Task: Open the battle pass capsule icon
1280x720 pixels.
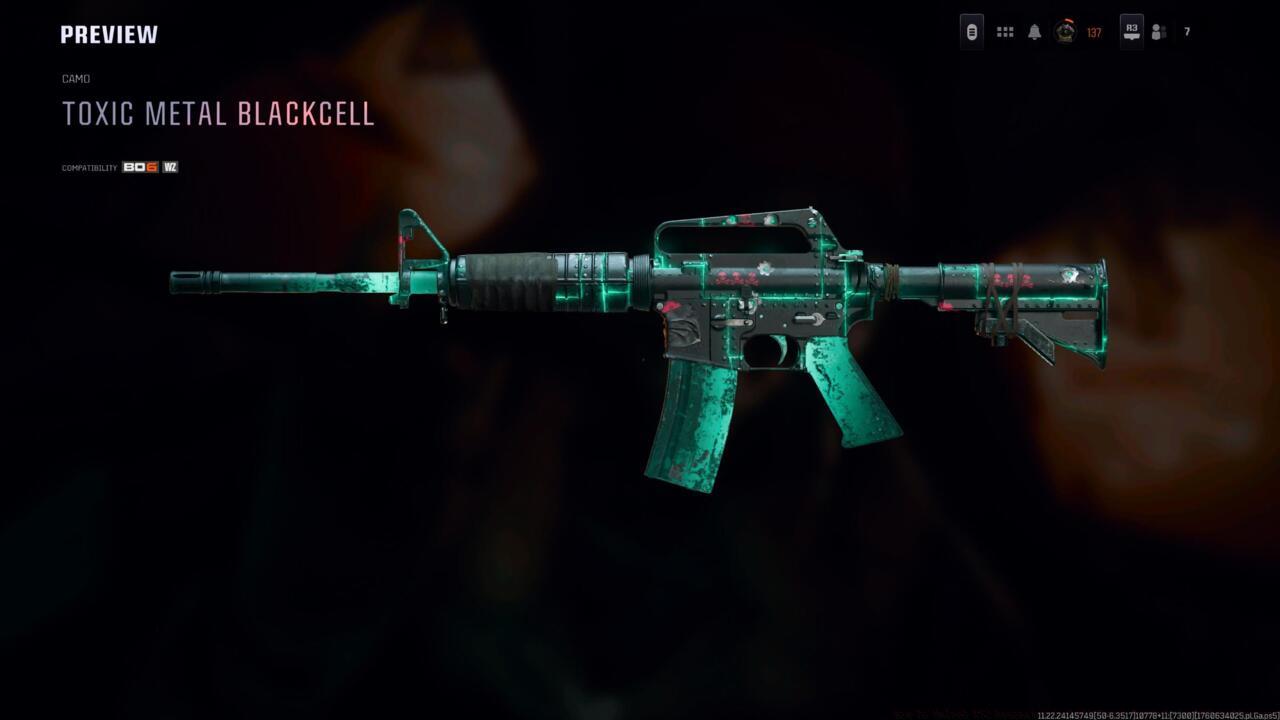Action: pos(971,32)
